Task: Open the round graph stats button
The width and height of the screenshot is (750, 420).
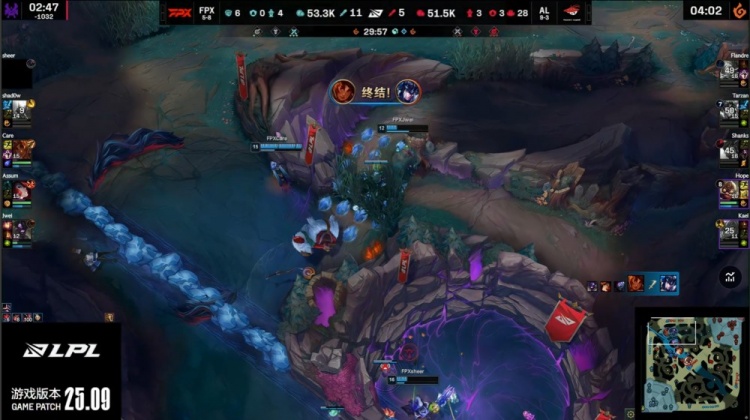Action: pyautogui.click(x=729, y=277)
